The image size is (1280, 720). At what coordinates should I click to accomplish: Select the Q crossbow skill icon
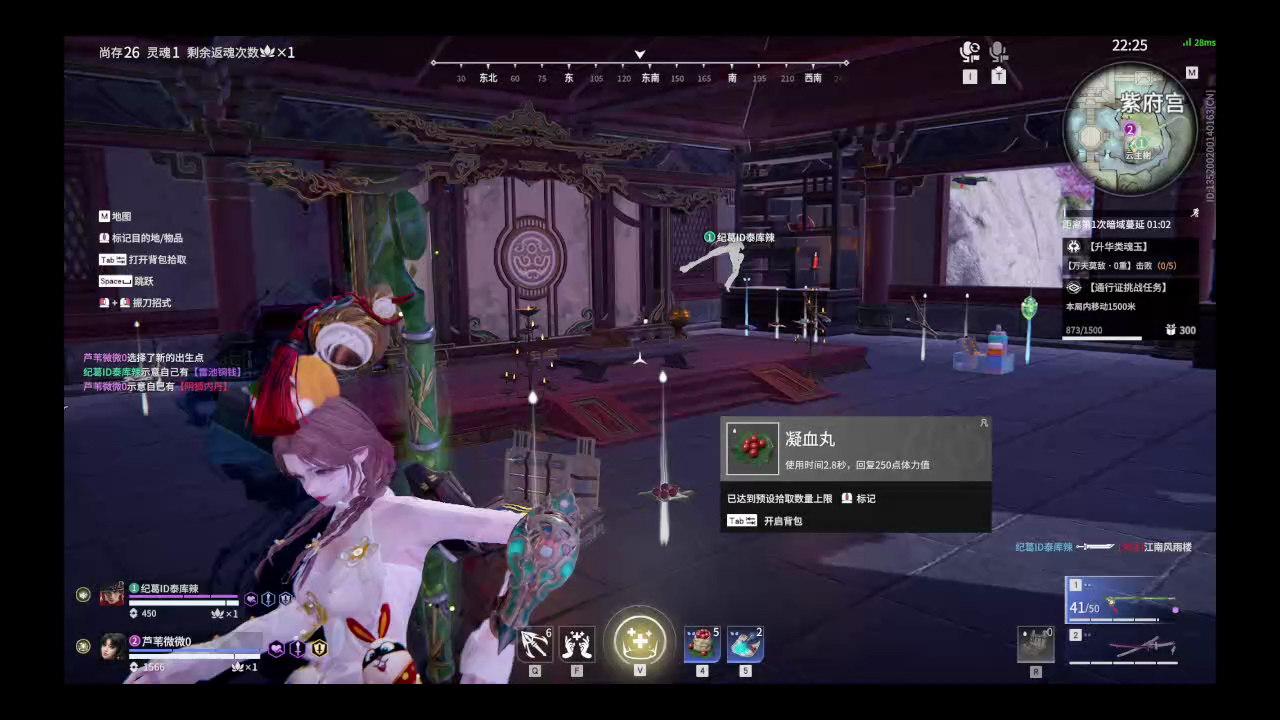pos(536,643)
